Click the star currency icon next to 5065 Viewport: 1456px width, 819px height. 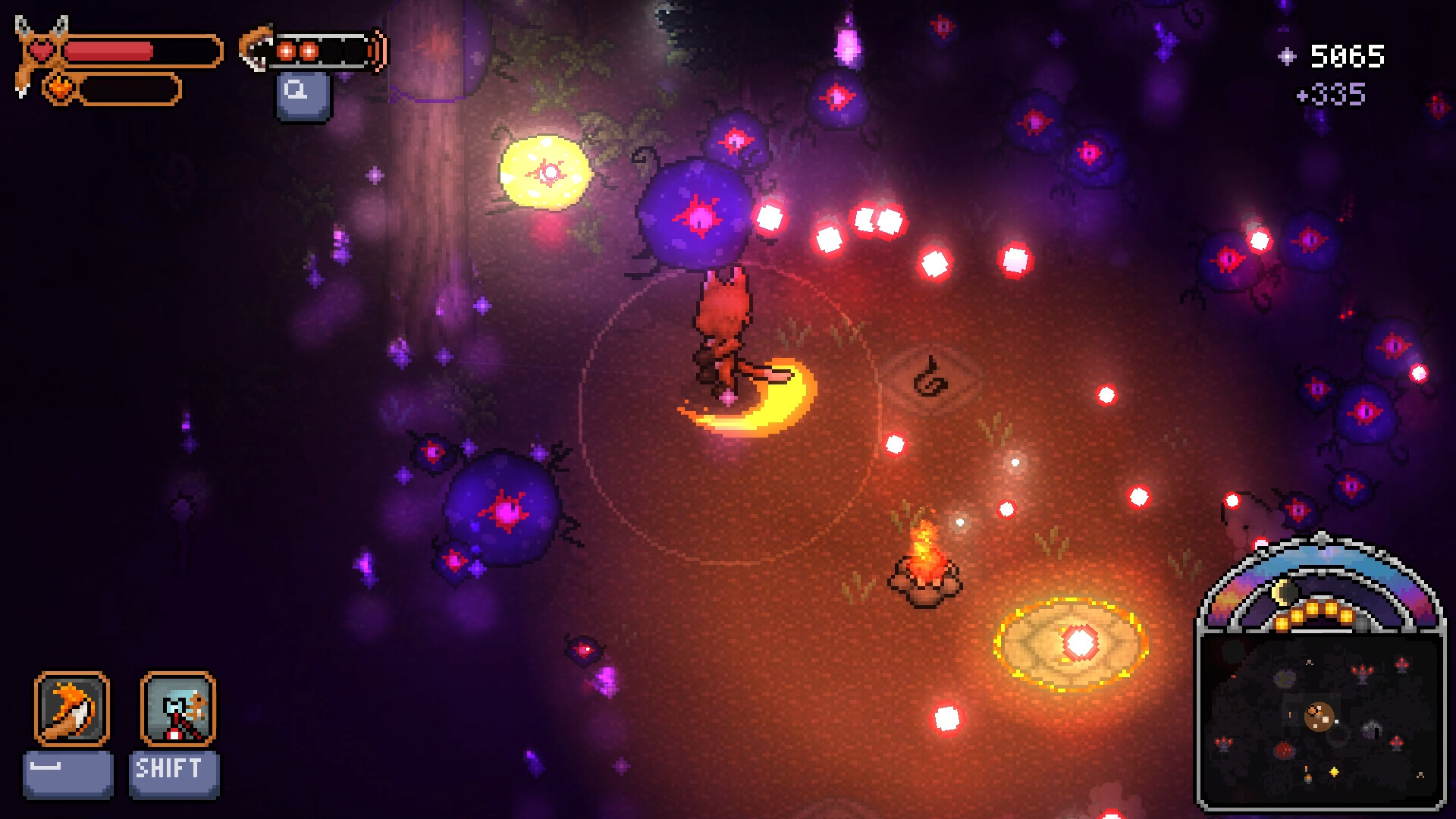(1287, 55)
